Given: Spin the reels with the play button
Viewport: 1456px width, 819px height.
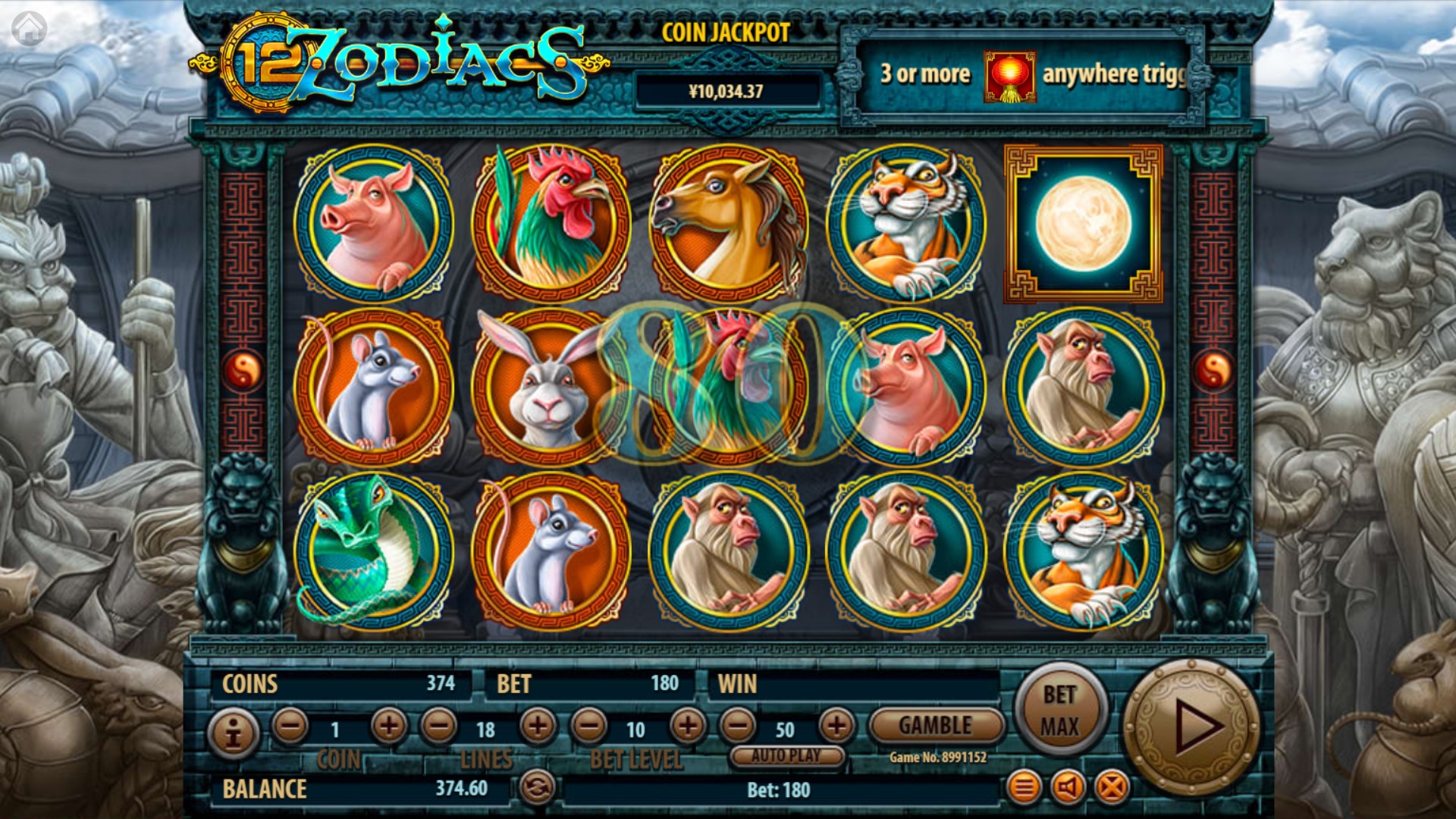Looking at the screenshot, I should pos(1191,726).
